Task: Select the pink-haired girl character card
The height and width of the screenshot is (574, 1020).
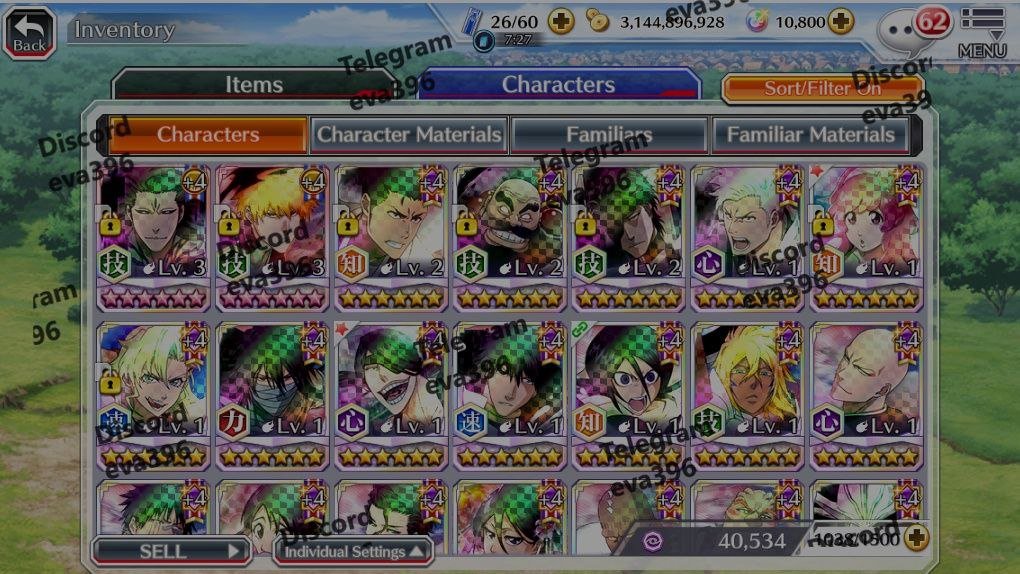Action: 867,238
